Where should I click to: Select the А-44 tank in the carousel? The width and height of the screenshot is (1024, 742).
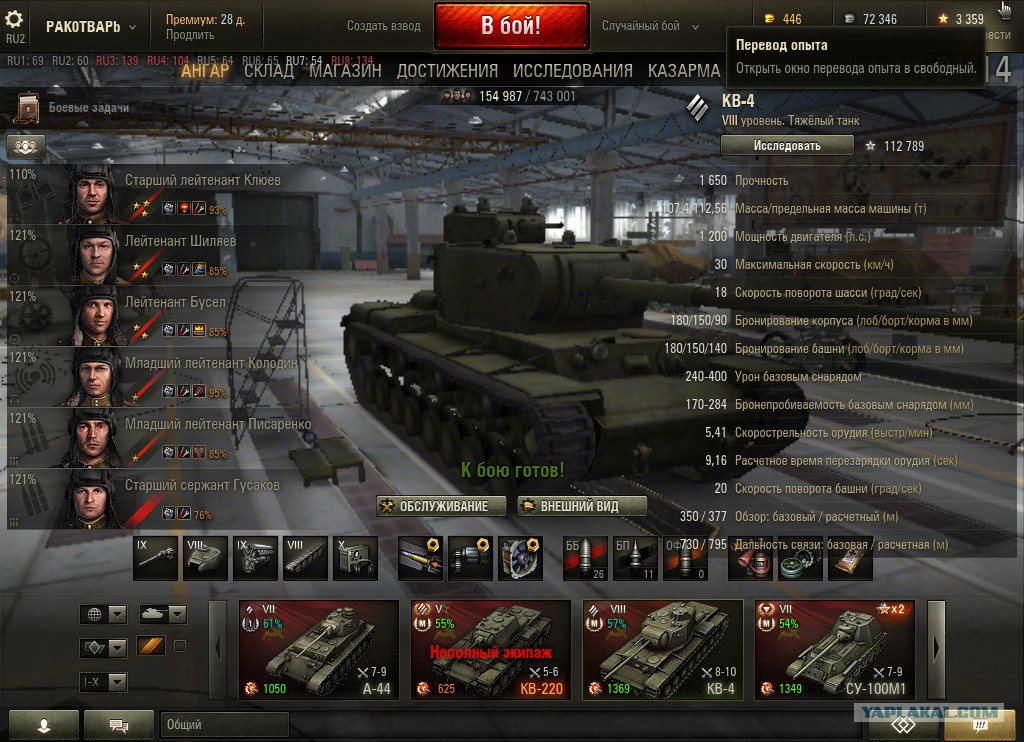point(311,649)
